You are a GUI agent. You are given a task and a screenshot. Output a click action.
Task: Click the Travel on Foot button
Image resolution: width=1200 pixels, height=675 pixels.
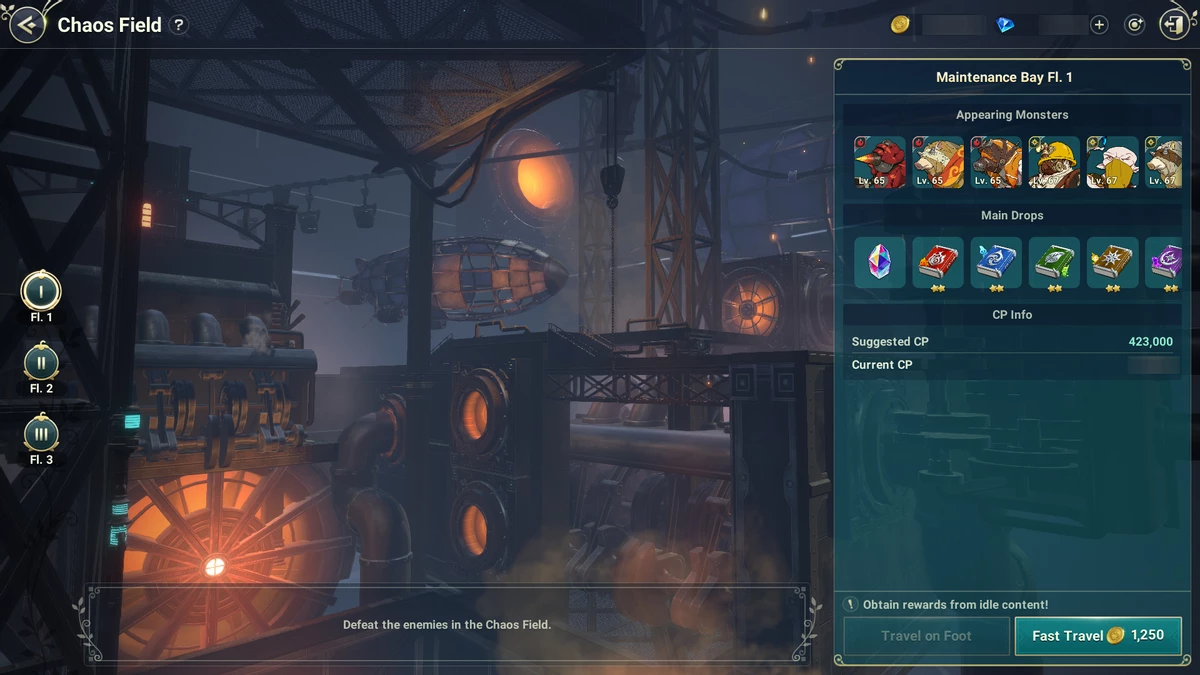click(926, 636)
